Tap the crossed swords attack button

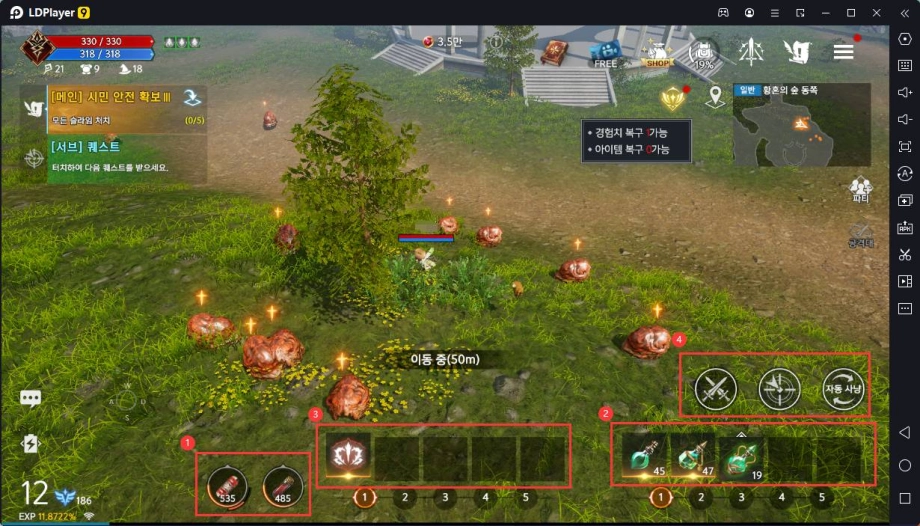click(x=716, y=389)
